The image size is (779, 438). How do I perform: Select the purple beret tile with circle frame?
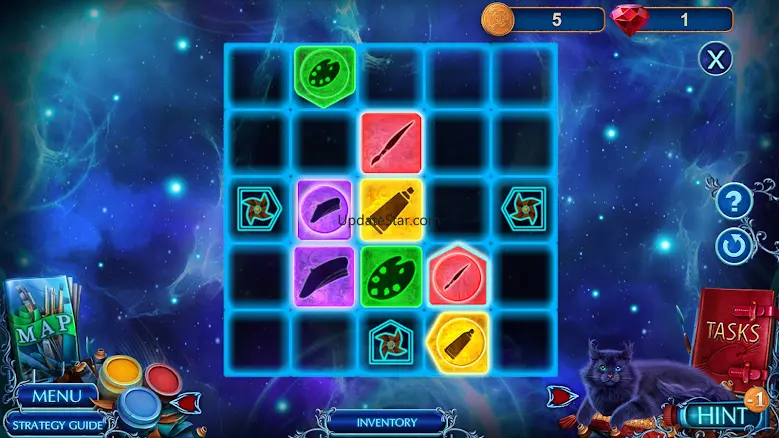click(x=324, y=208)
